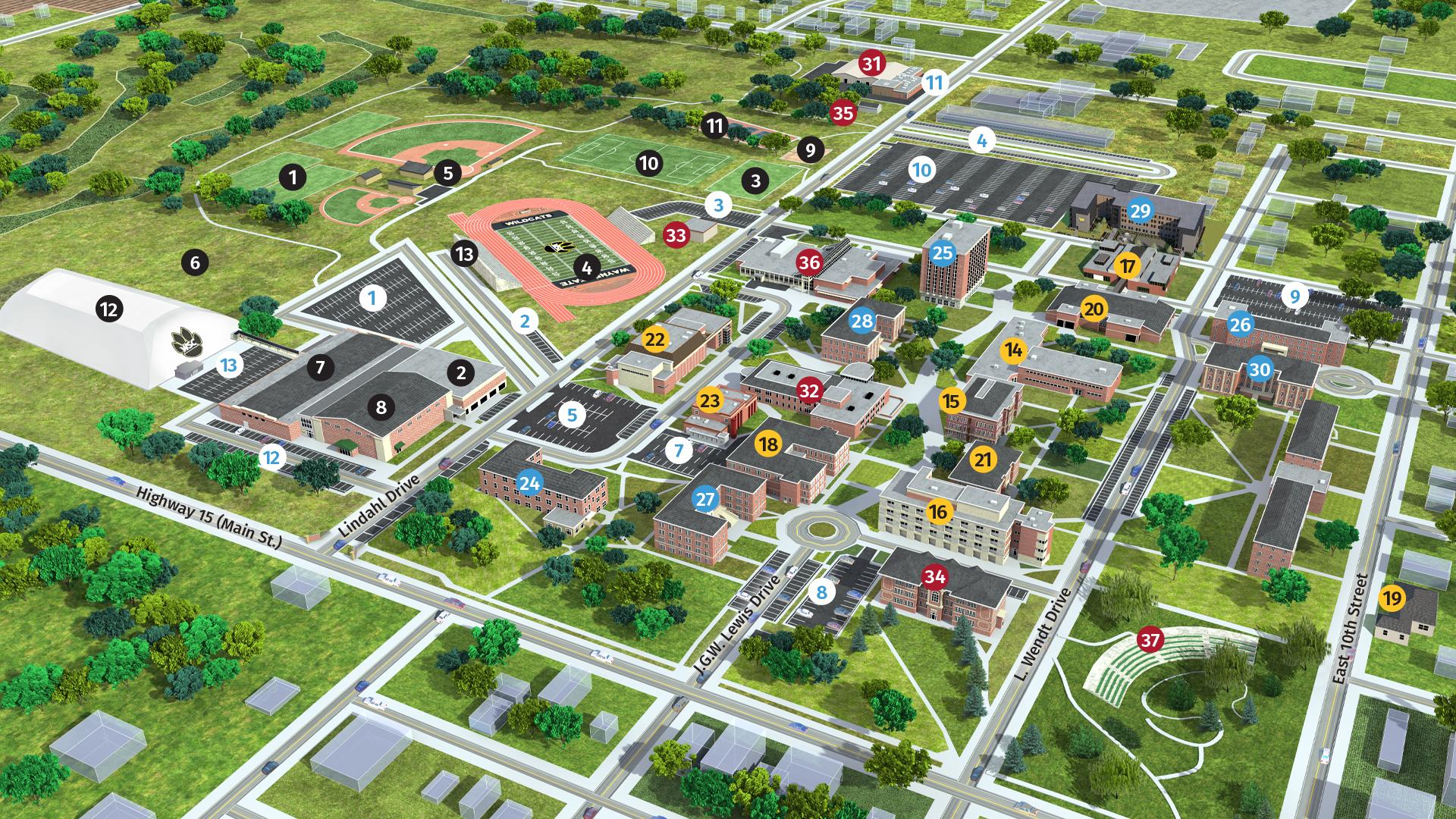Screen dimensions: 1456x819
Task: Choose blue marker 25 on the tower
Action: tap(942, 253)
